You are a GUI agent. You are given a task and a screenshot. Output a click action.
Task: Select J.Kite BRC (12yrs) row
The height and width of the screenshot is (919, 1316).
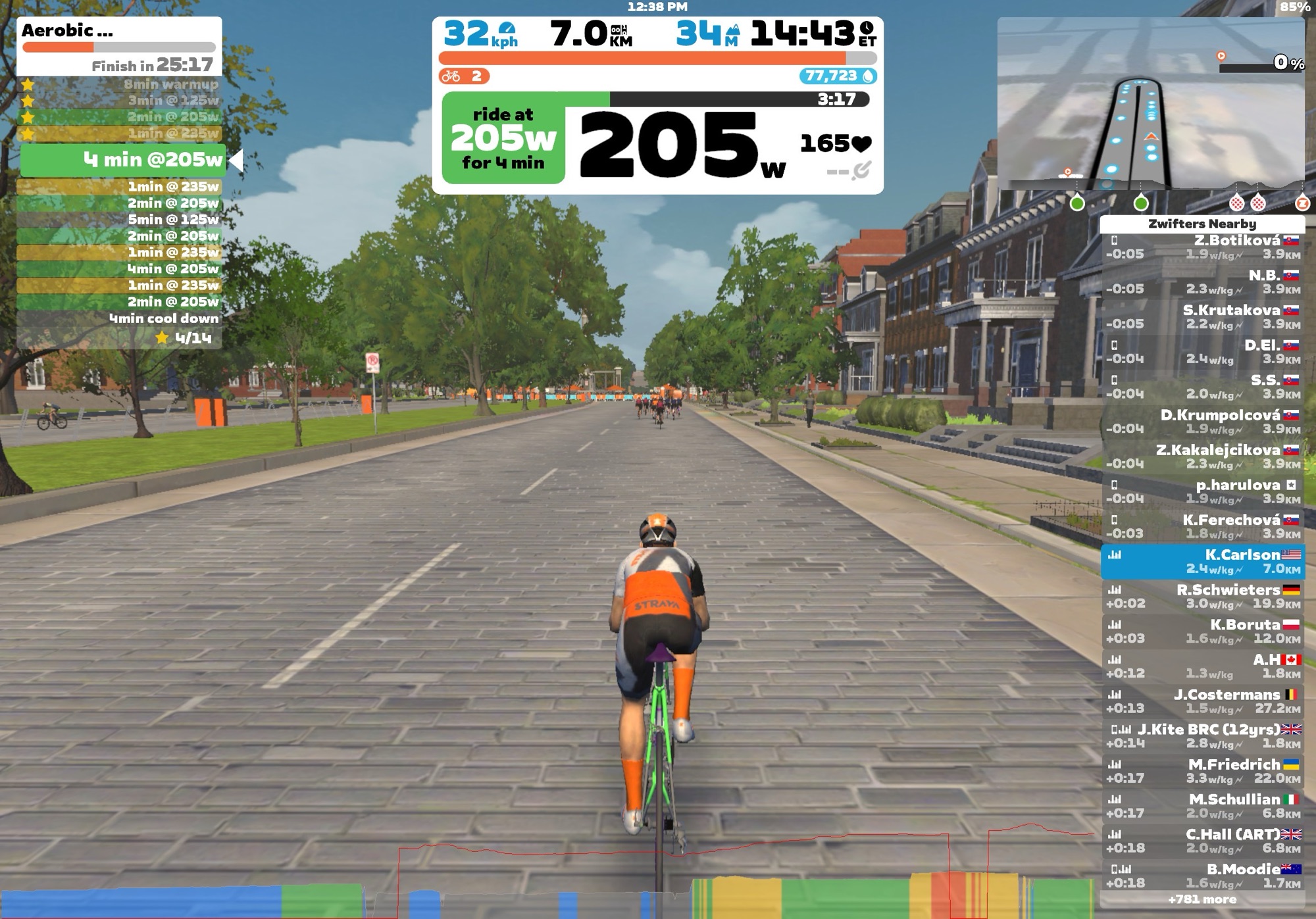[x=1203, y=736]
